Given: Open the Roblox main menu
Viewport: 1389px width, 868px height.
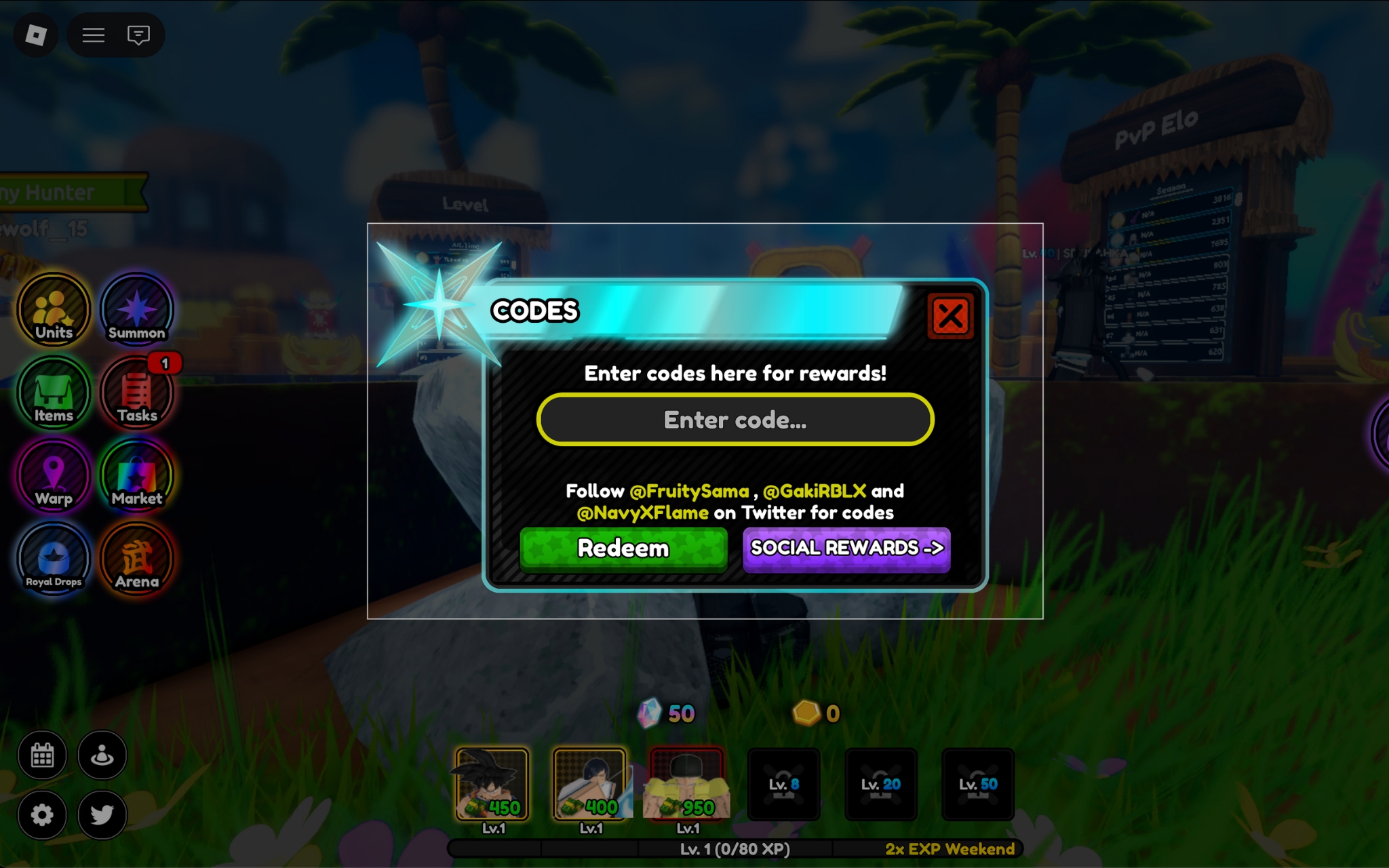Looking at the screenshot, I should point(35,35).
